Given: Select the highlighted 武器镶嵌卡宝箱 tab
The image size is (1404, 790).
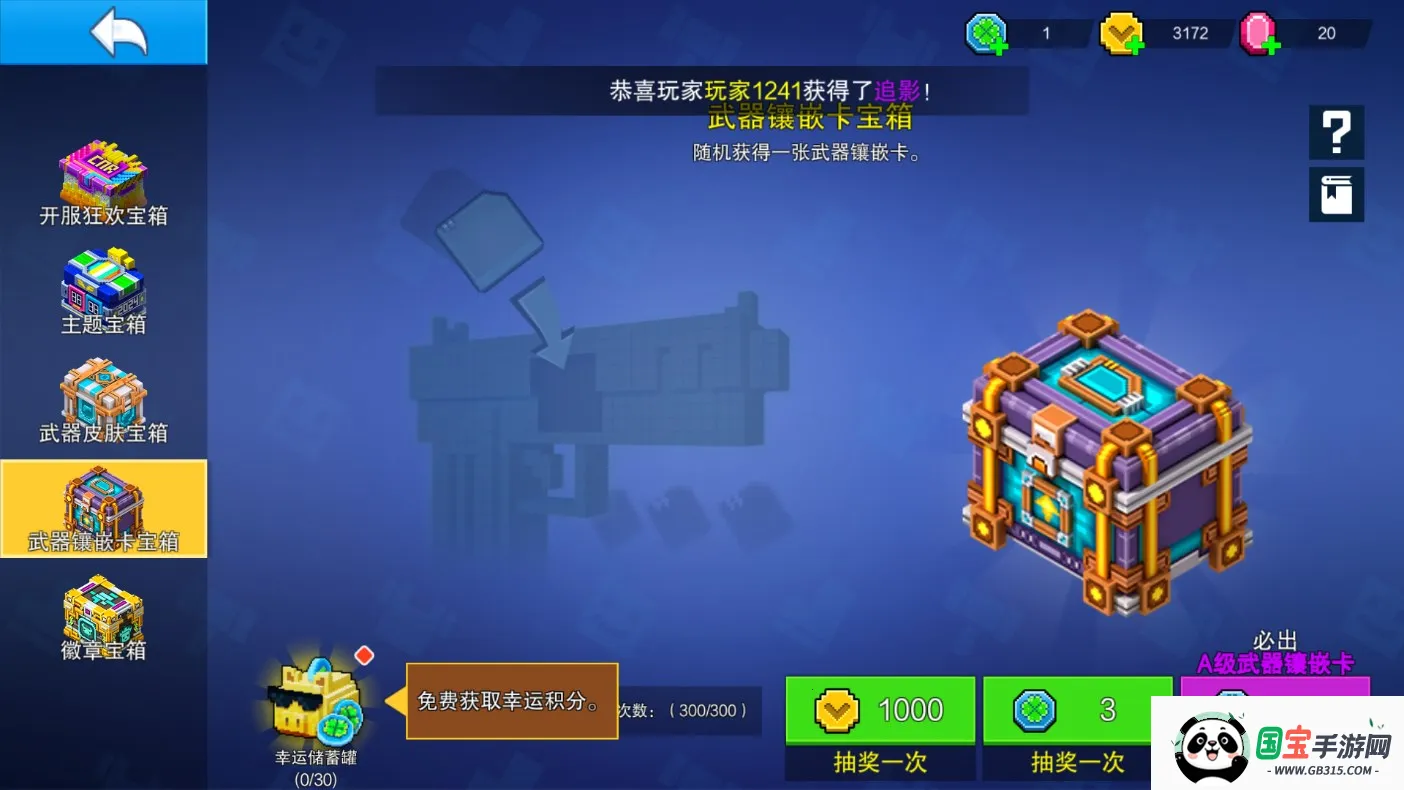Looking at the screenshot, I should coord(103,508).
